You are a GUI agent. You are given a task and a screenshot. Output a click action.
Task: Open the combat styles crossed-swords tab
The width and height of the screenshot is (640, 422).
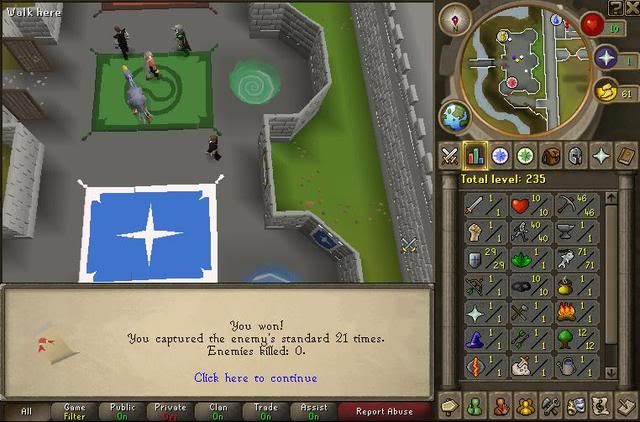[x=450, y=156]
